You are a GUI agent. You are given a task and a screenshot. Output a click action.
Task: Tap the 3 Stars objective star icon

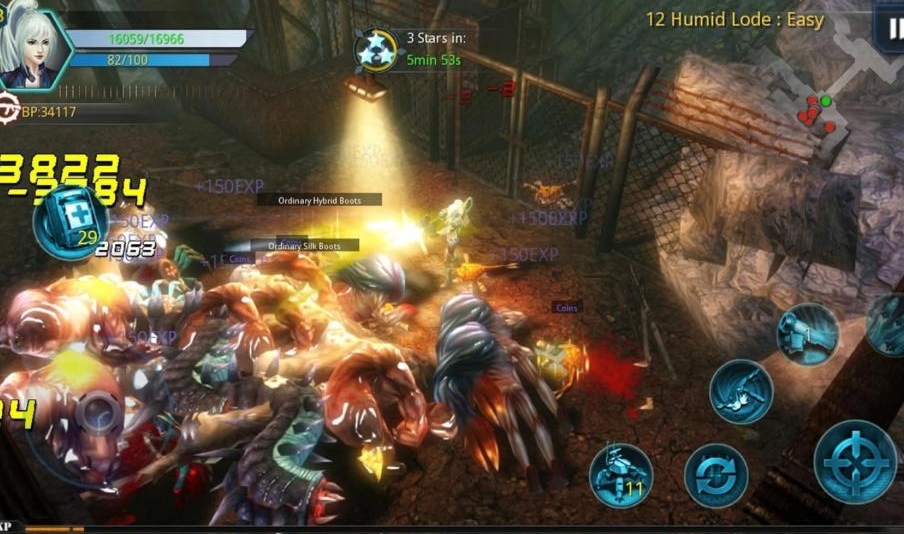(375, 50)
